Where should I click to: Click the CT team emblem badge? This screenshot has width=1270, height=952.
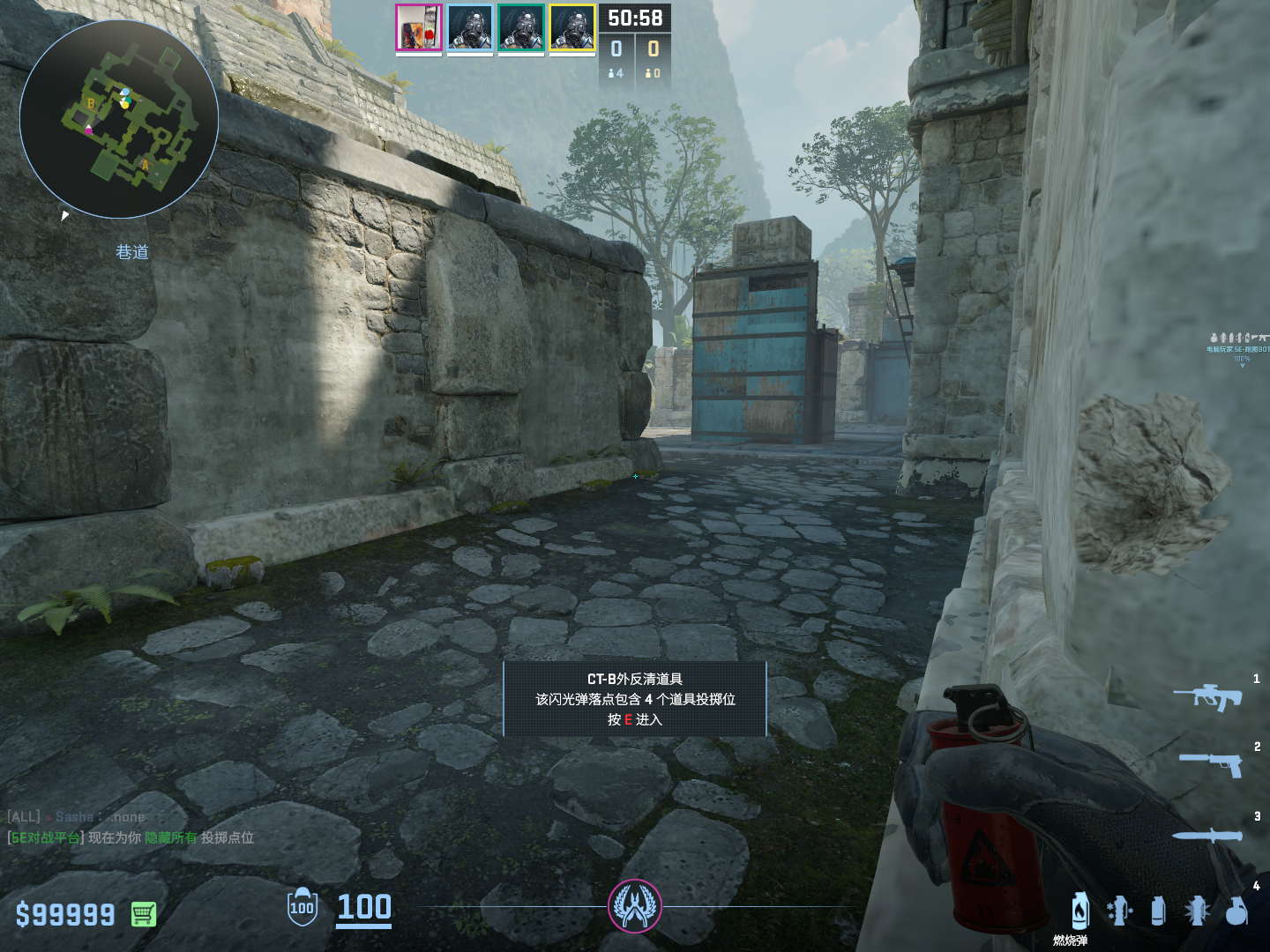(x=634, y=906)
